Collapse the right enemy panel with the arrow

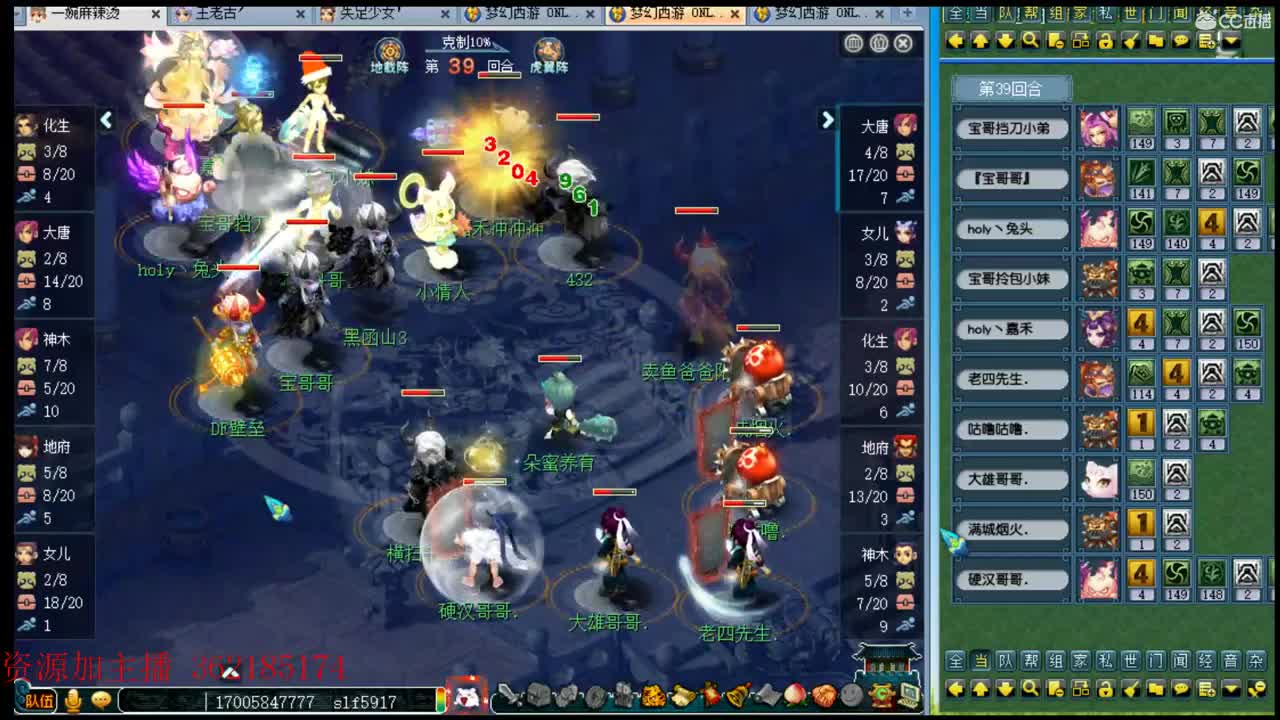826,120
